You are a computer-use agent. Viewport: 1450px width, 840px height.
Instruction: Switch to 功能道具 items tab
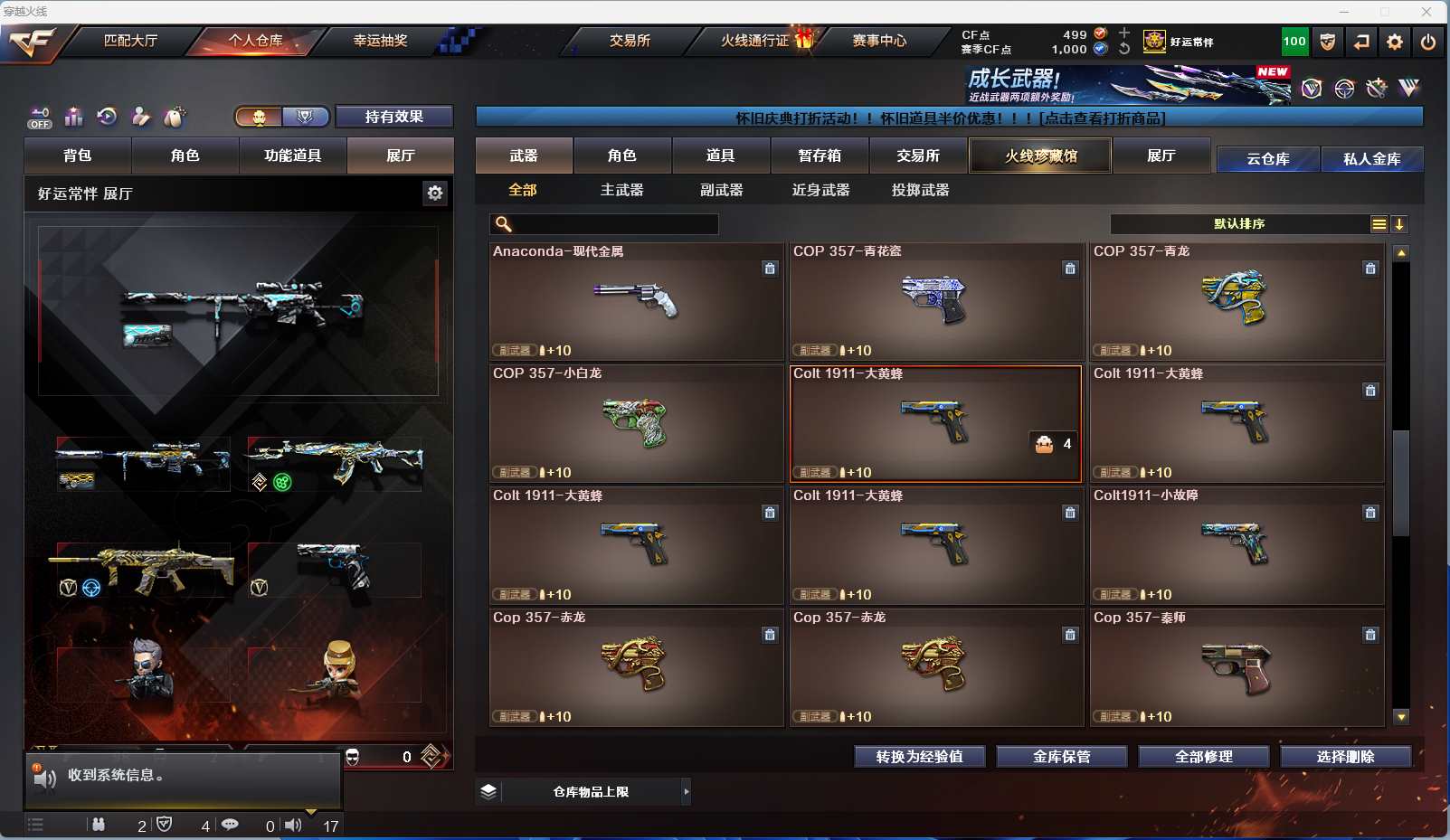click(292, 156)
